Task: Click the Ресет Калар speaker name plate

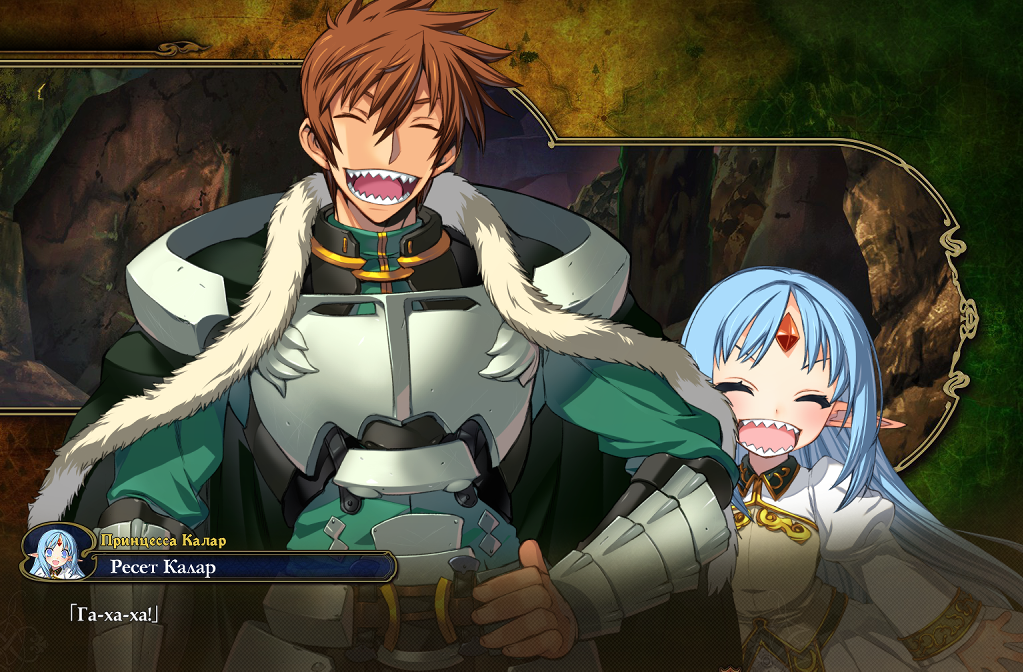Action: [x=240, y=568]
